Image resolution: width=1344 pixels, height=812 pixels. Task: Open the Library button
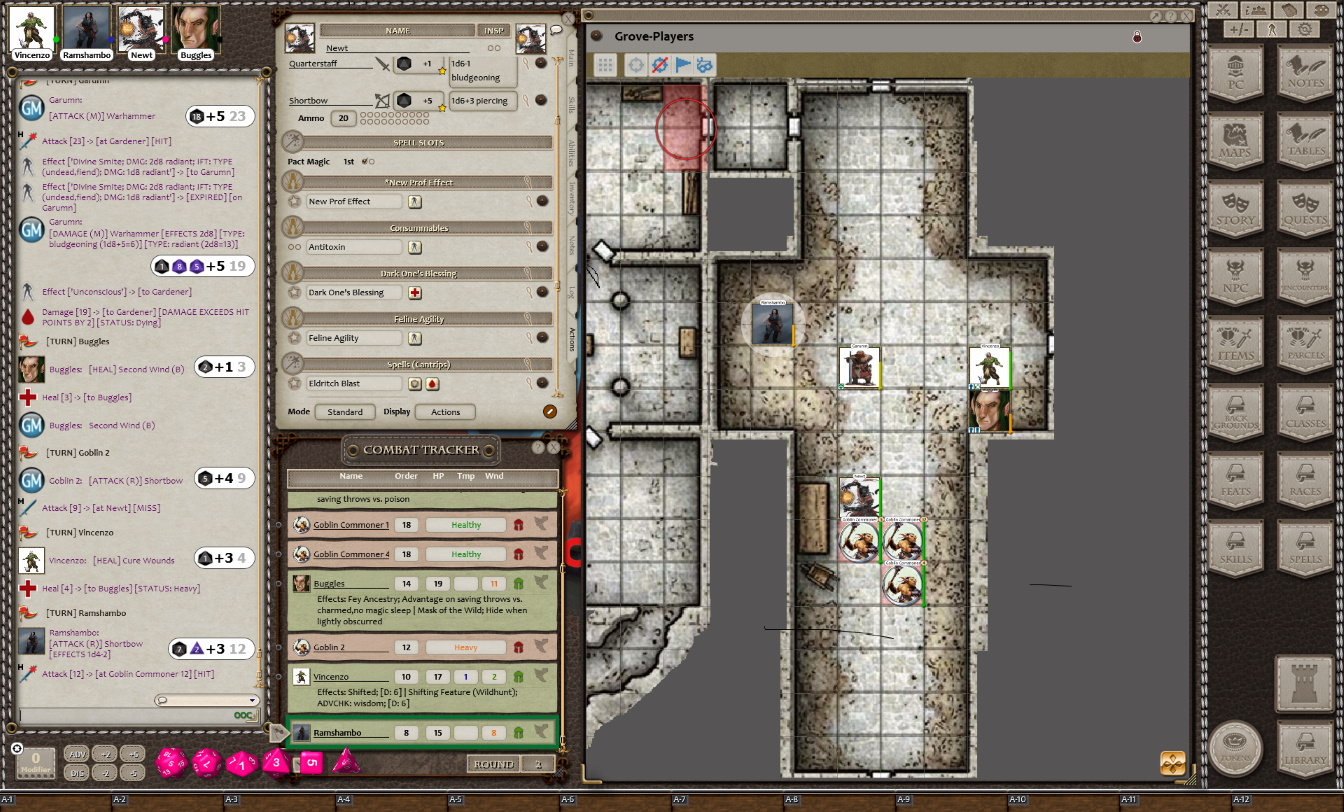tap(1306, 745)
